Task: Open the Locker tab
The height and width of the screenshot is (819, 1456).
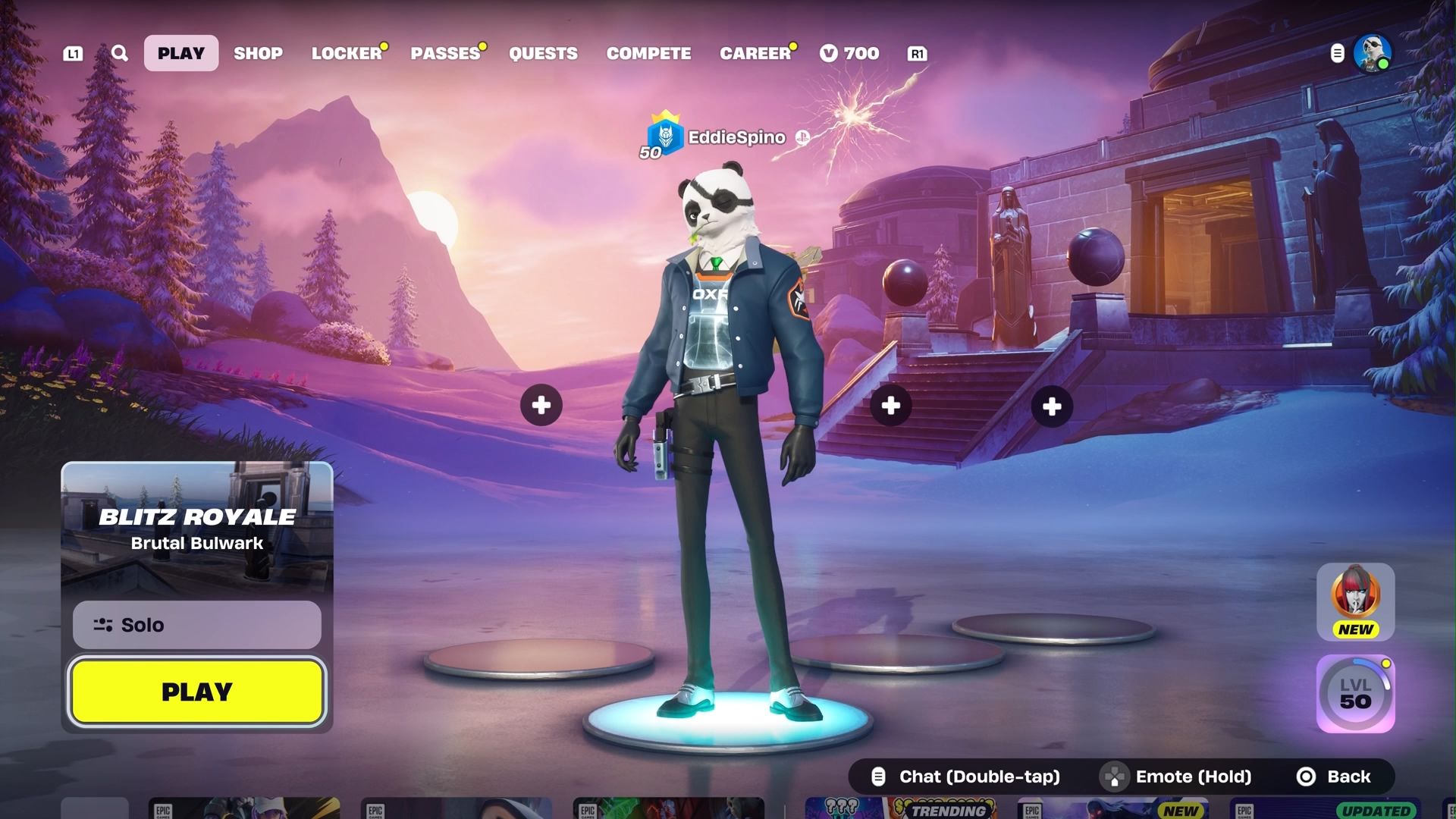Action: click(347, 53)
